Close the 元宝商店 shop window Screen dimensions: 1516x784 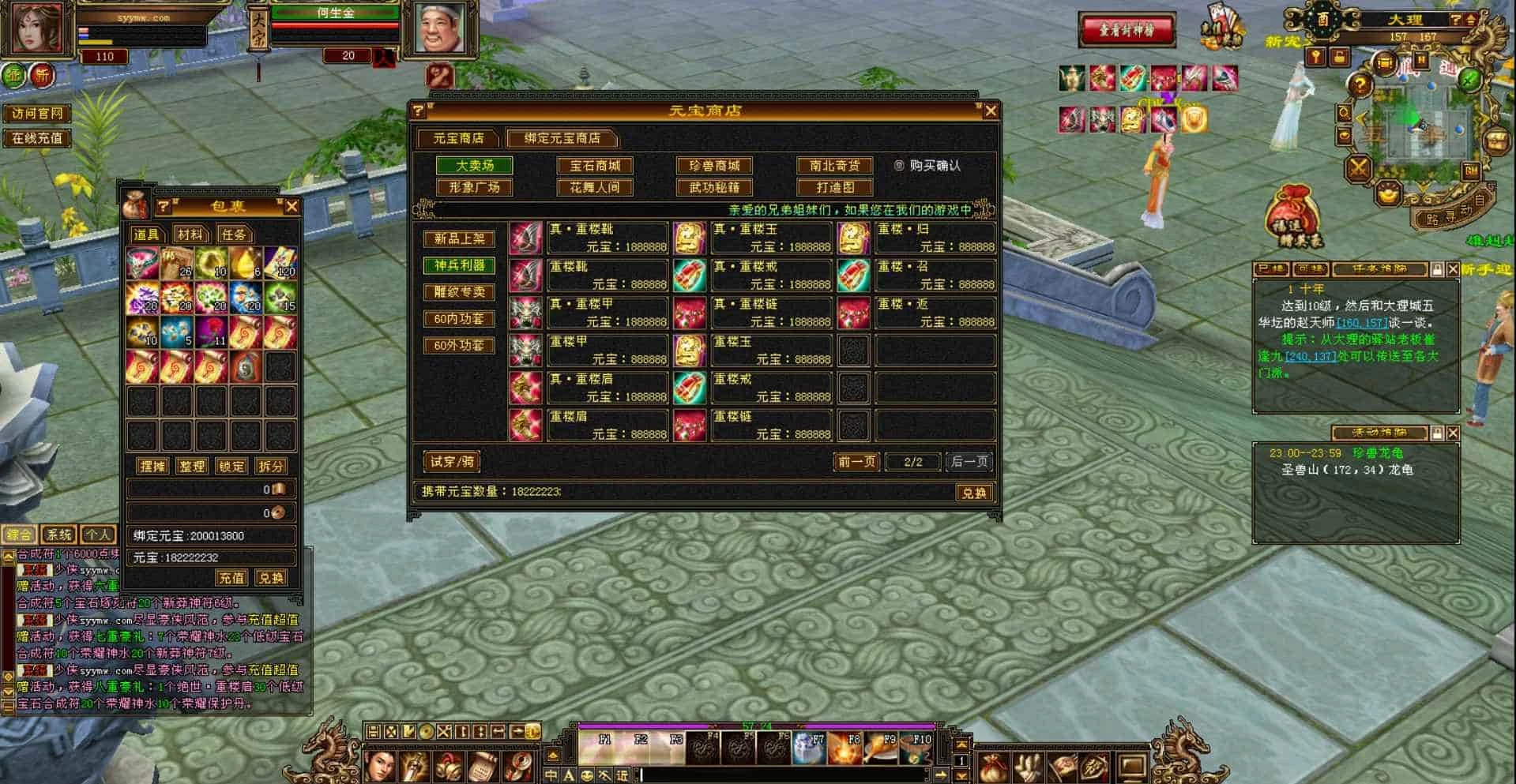991,111
